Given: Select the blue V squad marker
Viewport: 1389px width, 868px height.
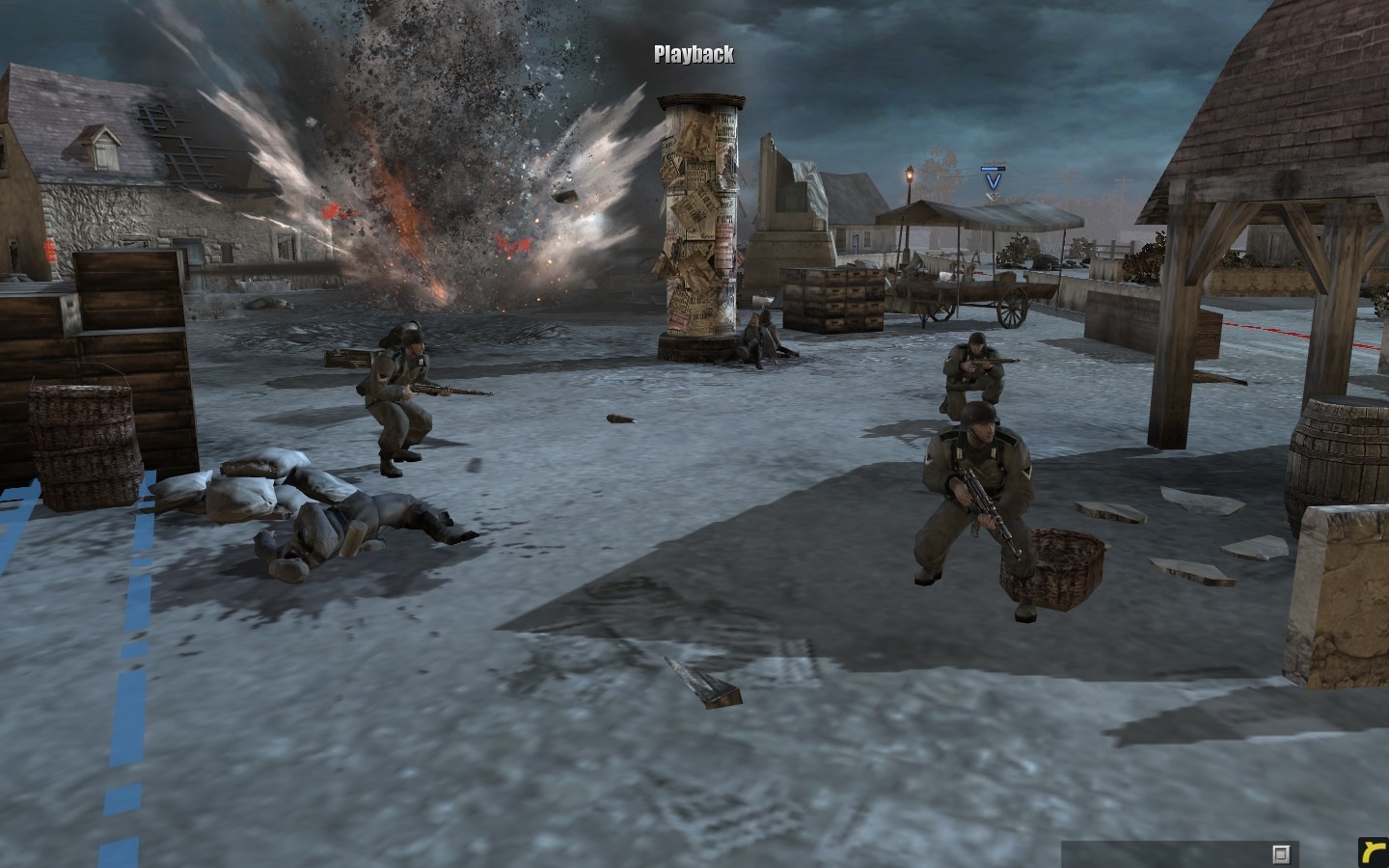Looking at the screenshot, I should (992, 179).
